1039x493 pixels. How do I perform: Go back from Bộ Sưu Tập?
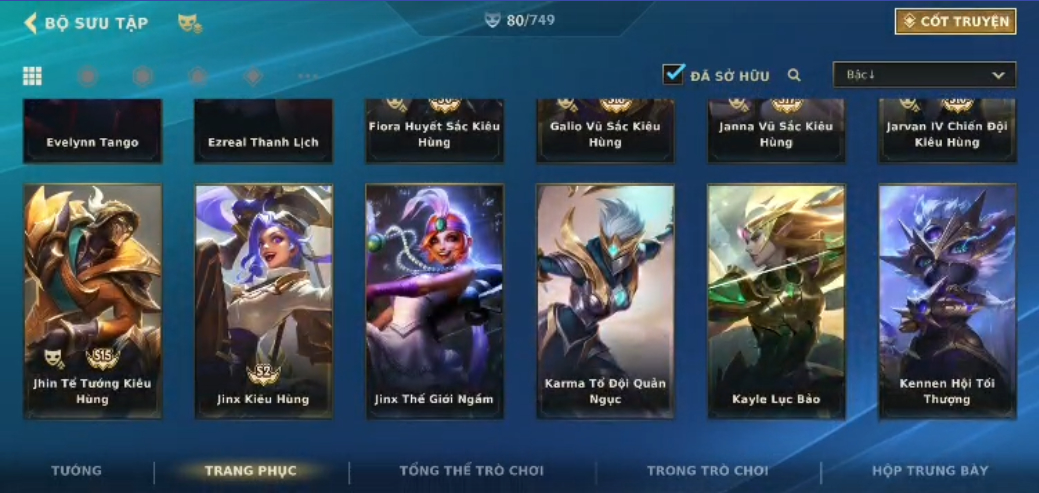click(x=31, y=22)
